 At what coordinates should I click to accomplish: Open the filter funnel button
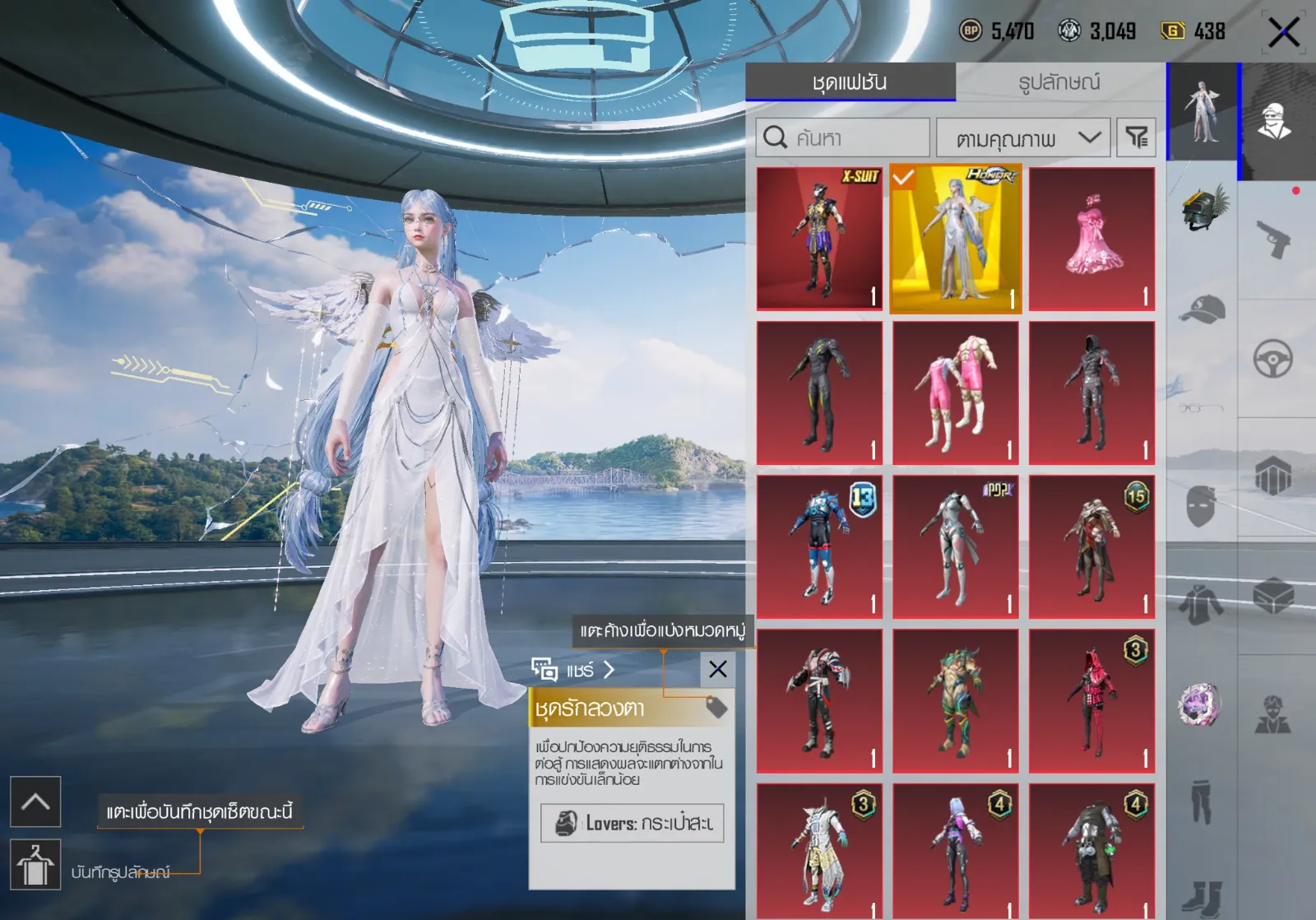[1136, 137]
